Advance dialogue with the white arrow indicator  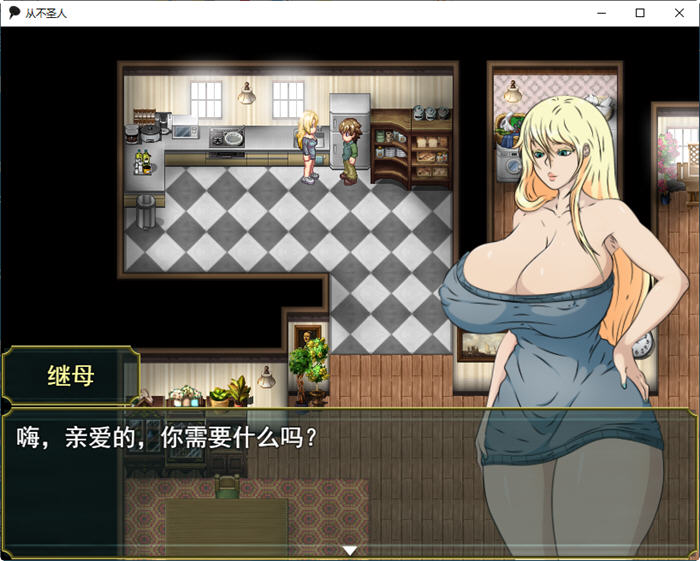pyautogui.click(x=349, y=550)
